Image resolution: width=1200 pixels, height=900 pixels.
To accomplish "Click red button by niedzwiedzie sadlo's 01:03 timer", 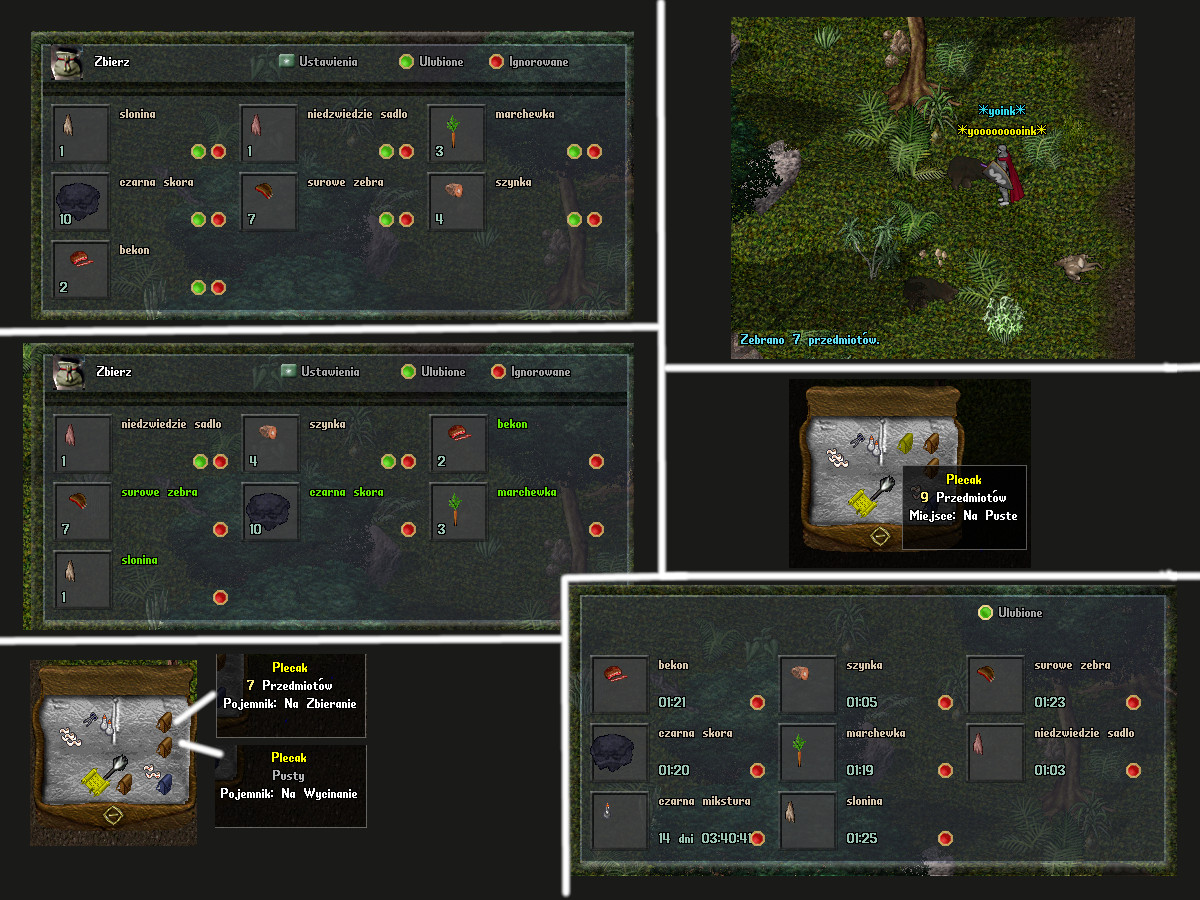I will click(1133, 770).
